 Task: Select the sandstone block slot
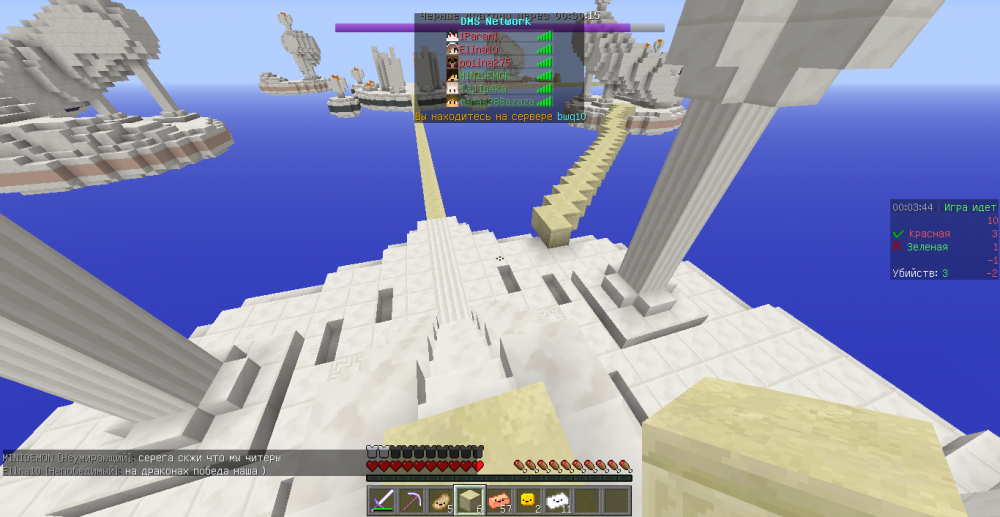coord(470,500)
